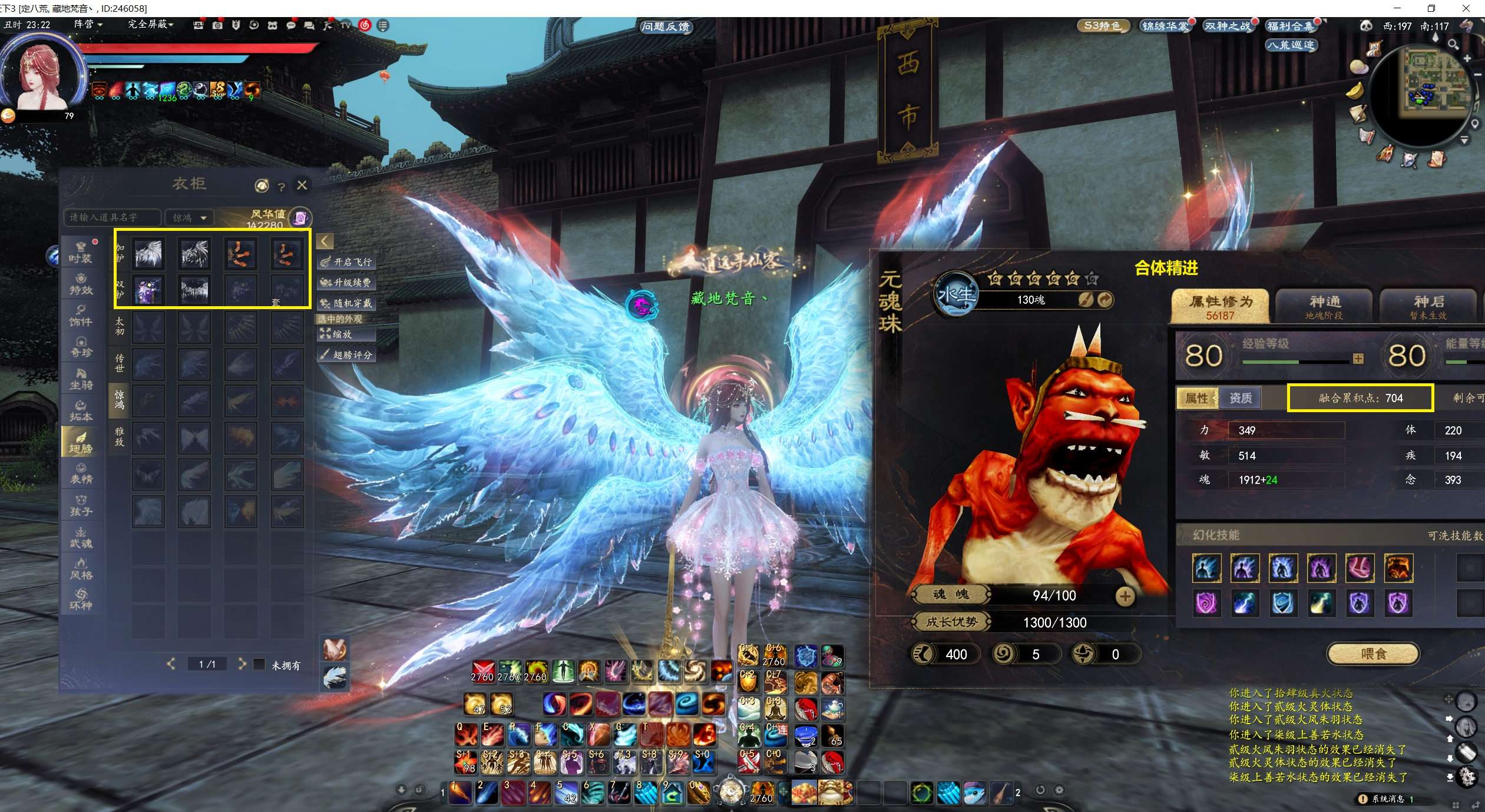Open the 惊鸿 filter dropdown
The image size is (1485, 812).
tap(189, 218)
